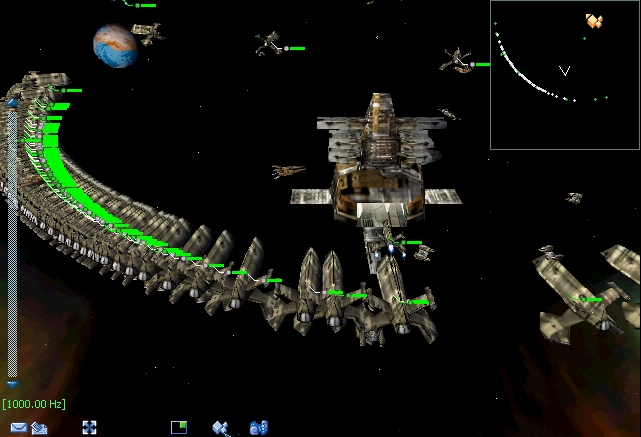
Task: Click the satellite icon in the bottom bar
Action: (x=222, y=427)
